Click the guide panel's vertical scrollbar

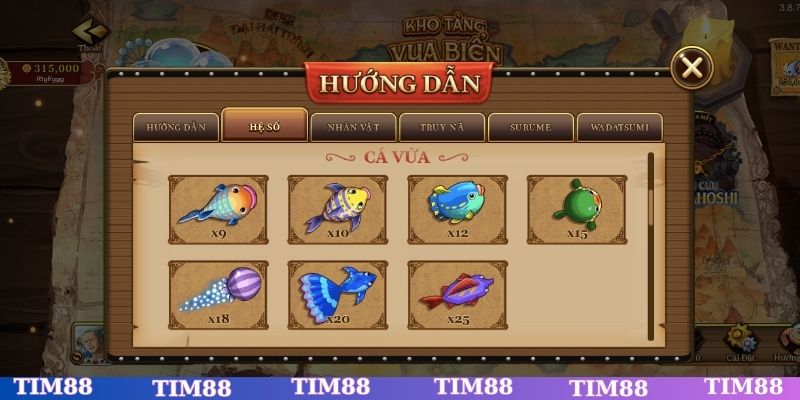pyautogui.click(x=649, y=200)
